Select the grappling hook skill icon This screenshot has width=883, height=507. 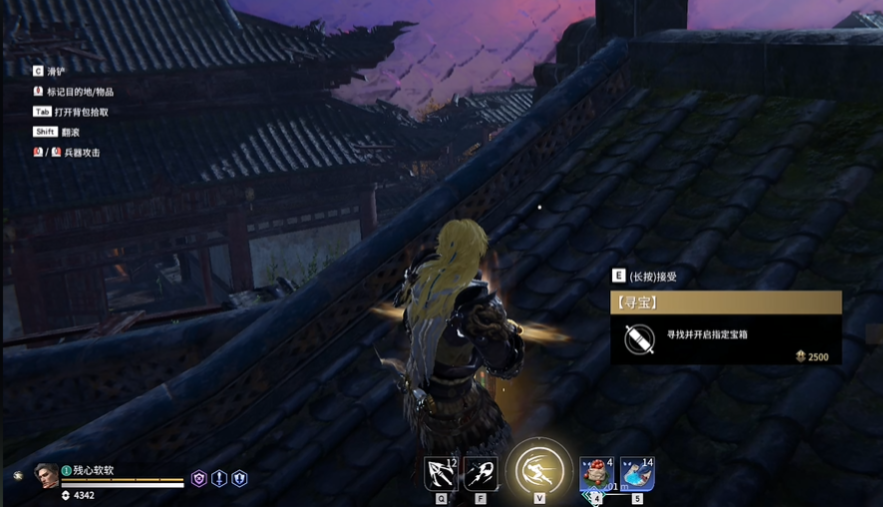(x=441, y=473)
